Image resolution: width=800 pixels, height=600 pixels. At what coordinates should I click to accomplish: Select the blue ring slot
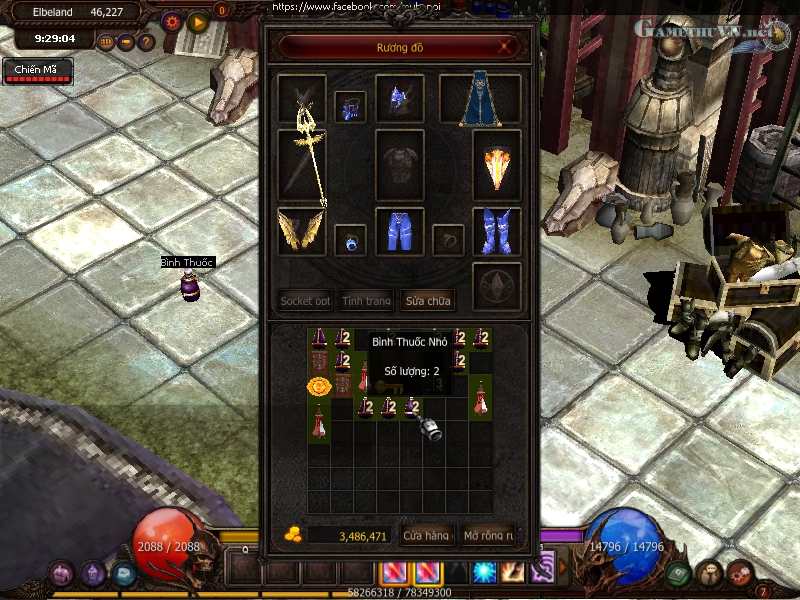pyautogui.click(x=350, y=240)
